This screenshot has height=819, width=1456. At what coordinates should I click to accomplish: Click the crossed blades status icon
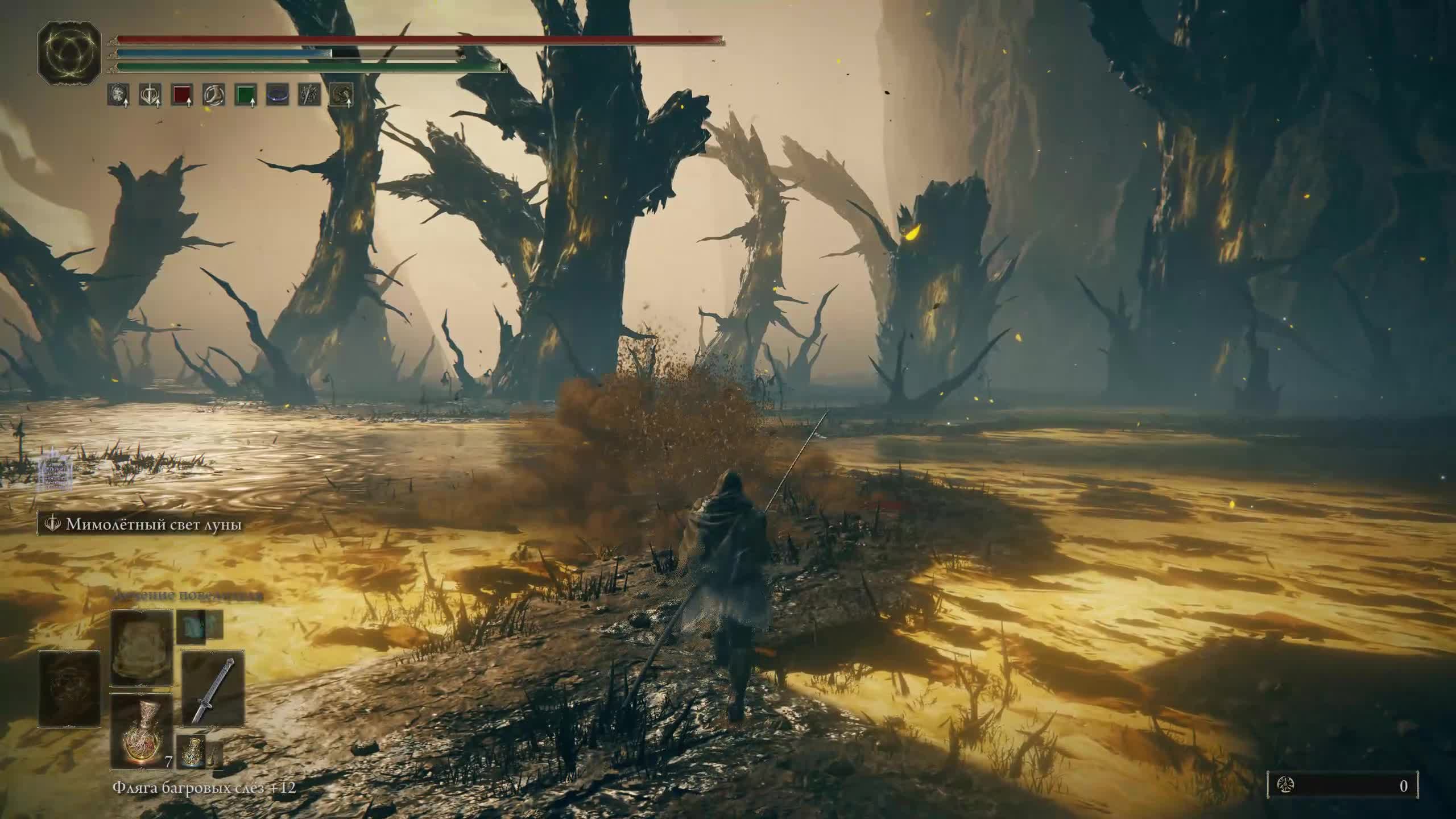[309, 94]
